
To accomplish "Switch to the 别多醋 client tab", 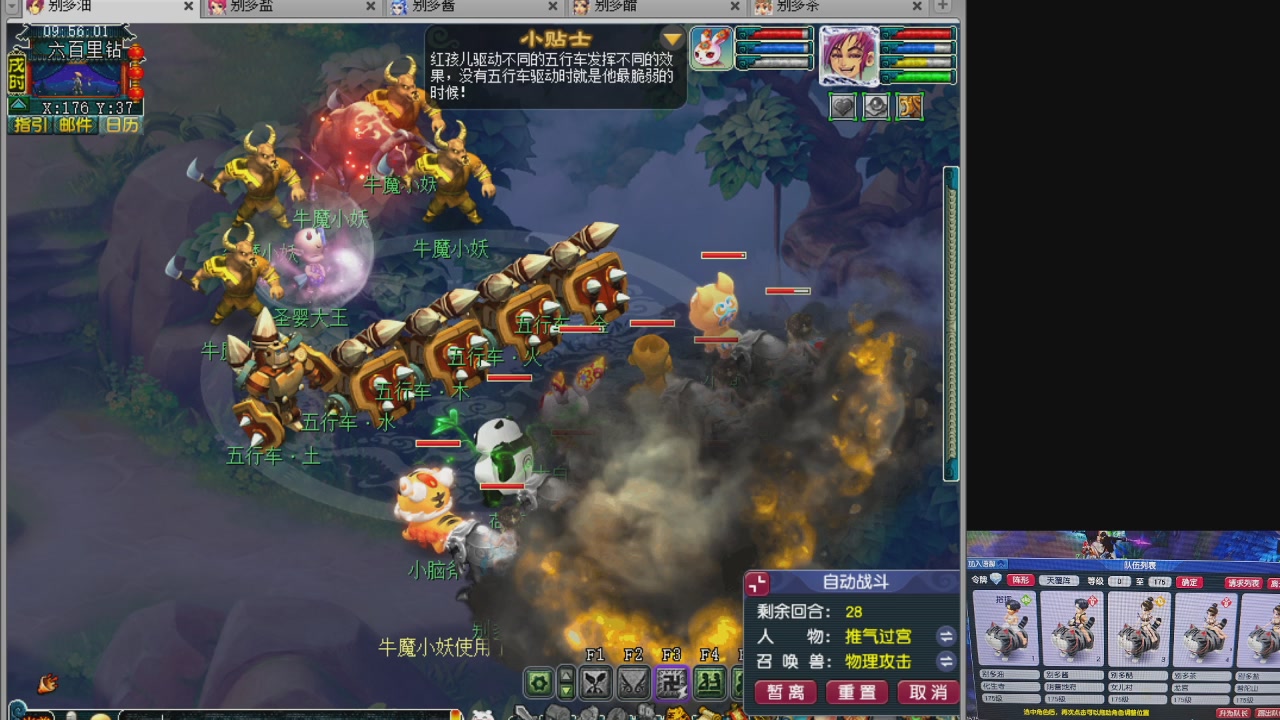I will [615, 8].
